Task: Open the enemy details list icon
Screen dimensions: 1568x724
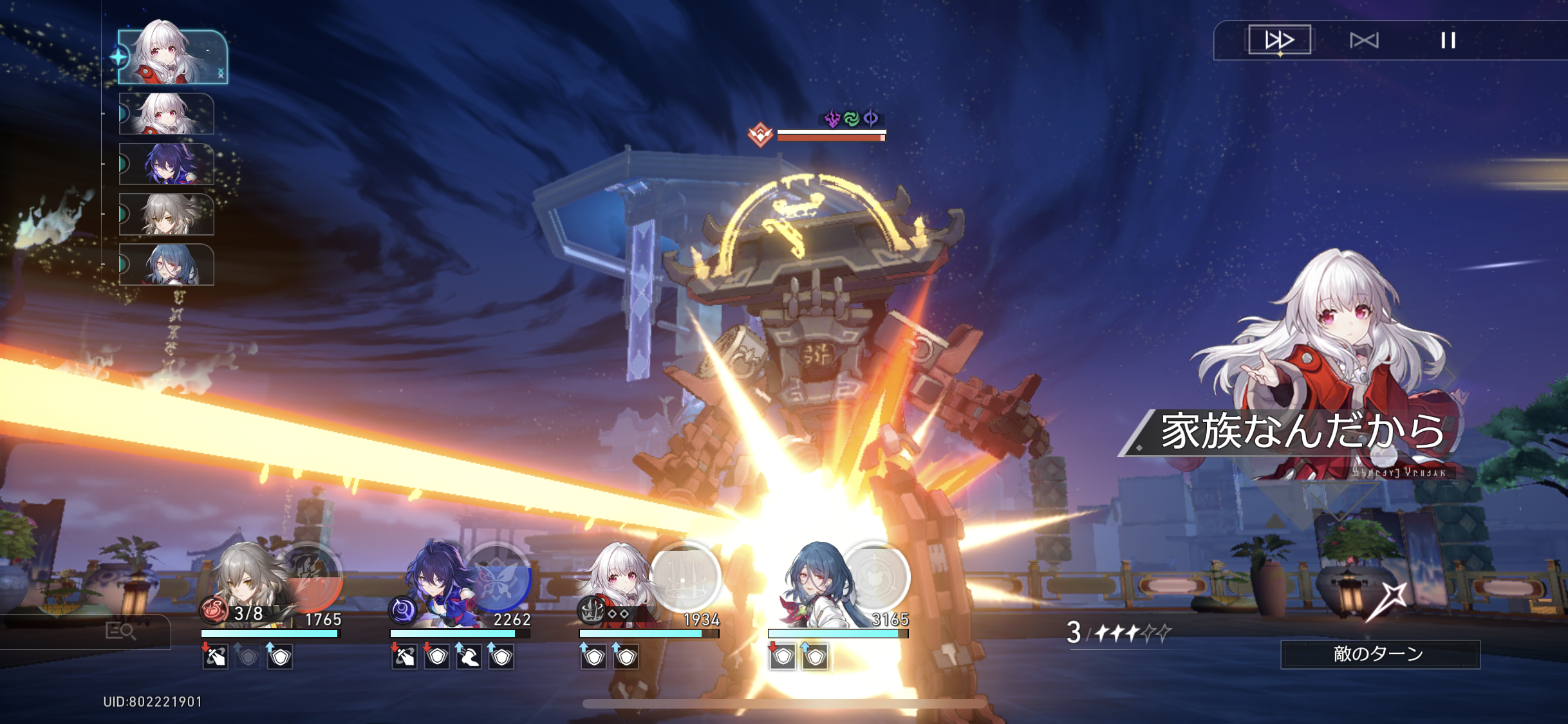Action: pyautogui.click(x=120, y=631)
